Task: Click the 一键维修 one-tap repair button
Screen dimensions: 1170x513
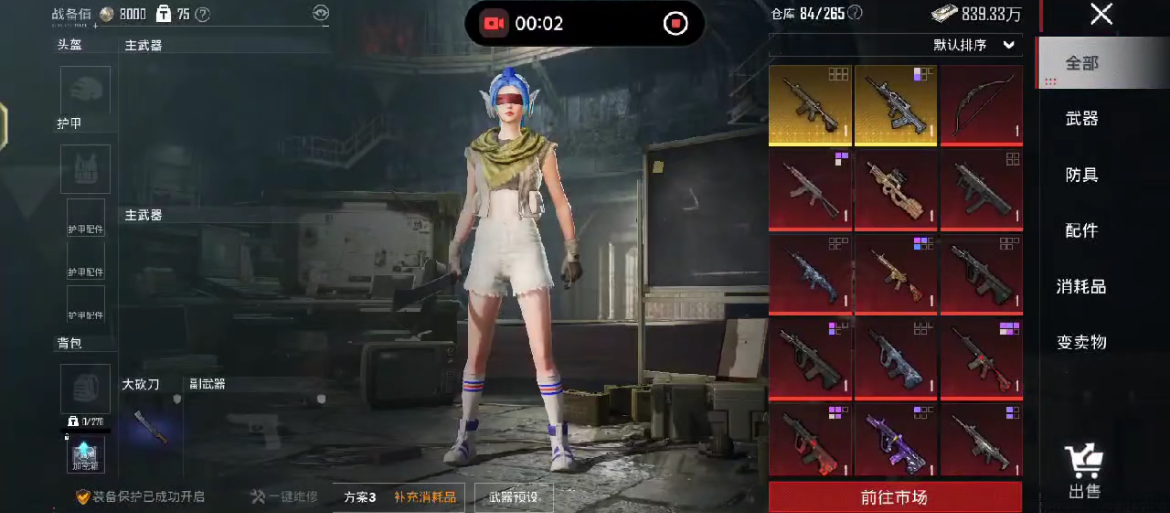Action: [285, 497]
